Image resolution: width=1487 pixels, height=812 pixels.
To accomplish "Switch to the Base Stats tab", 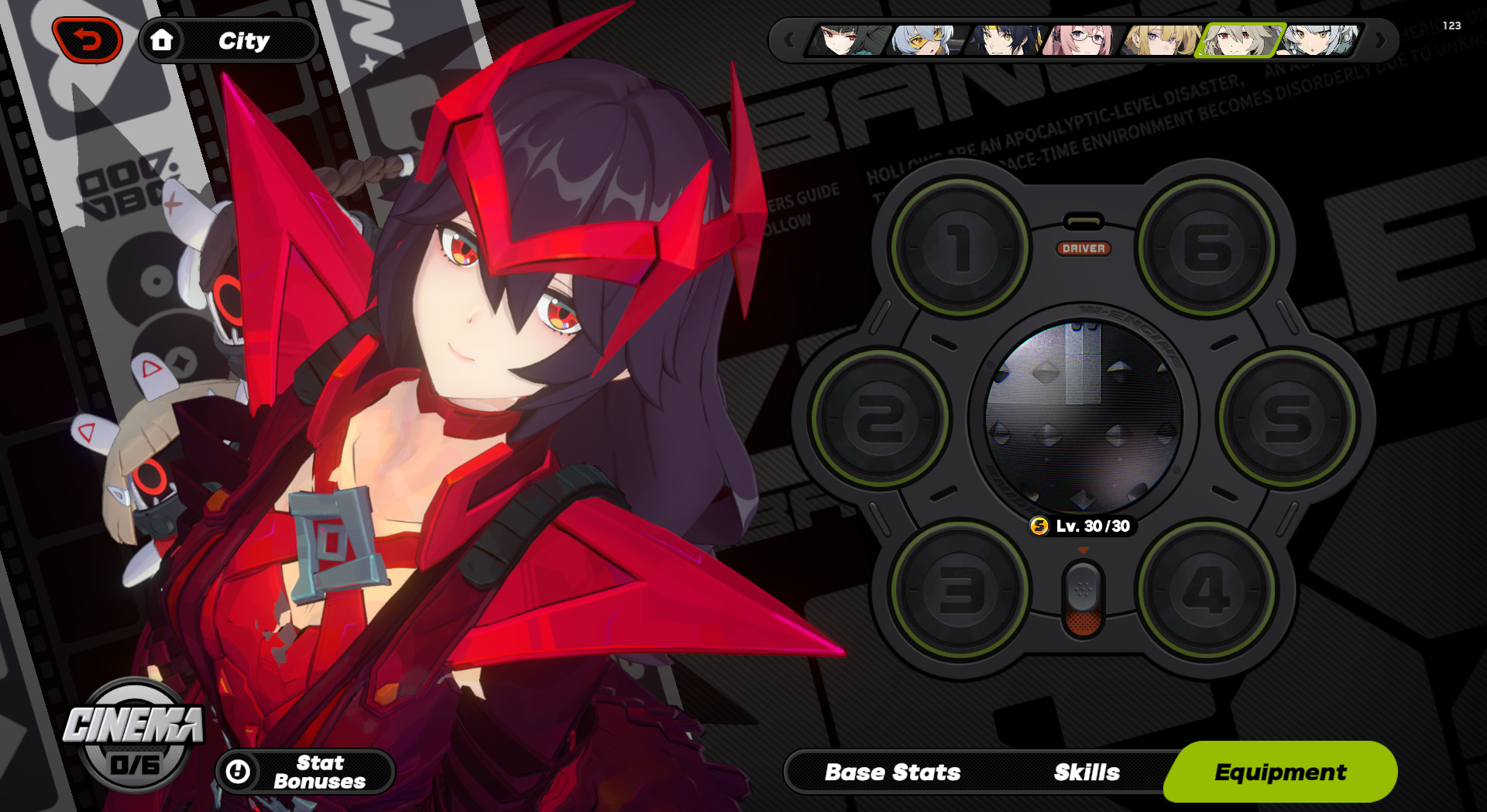I will [894, 772].
